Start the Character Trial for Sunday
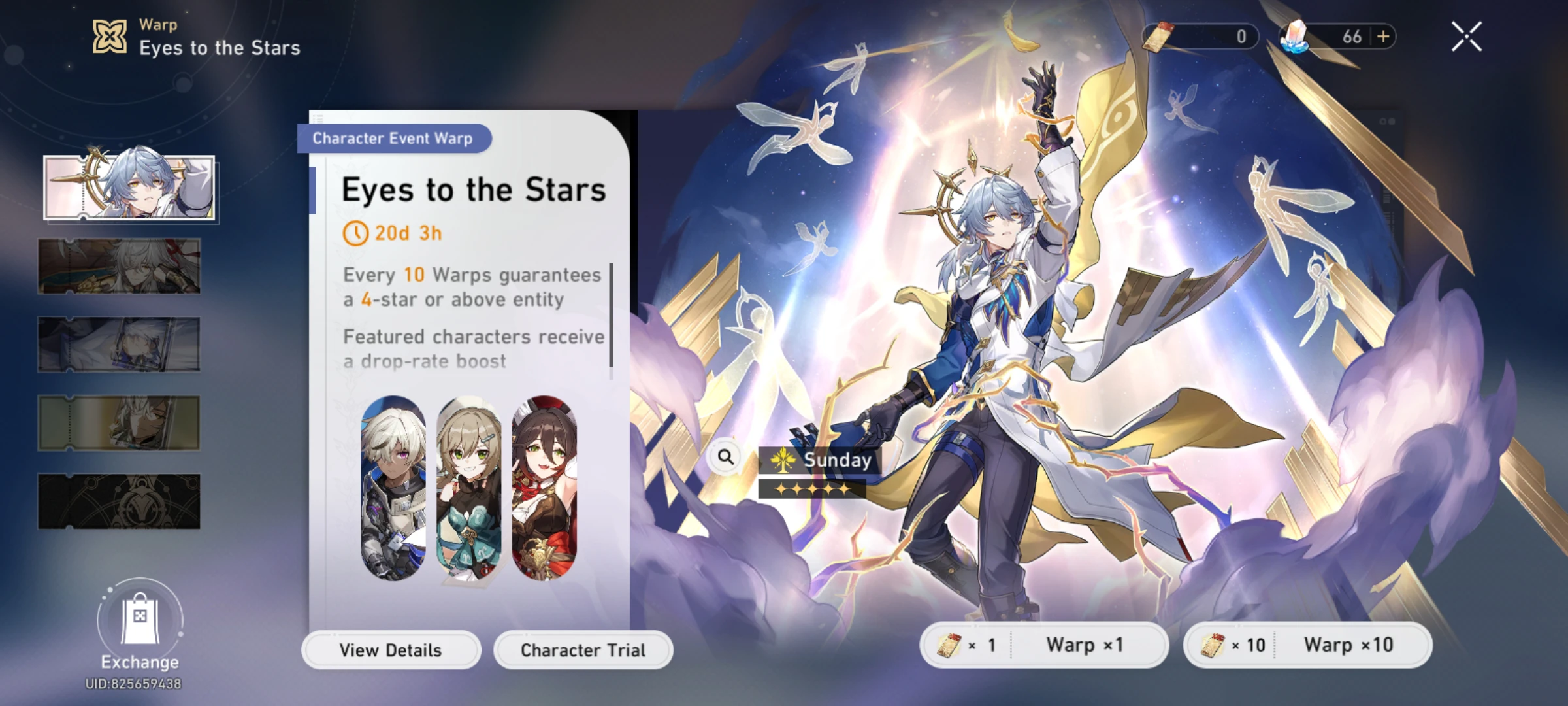This screenshot has height=706, width=1568. (x=582, y=649)
